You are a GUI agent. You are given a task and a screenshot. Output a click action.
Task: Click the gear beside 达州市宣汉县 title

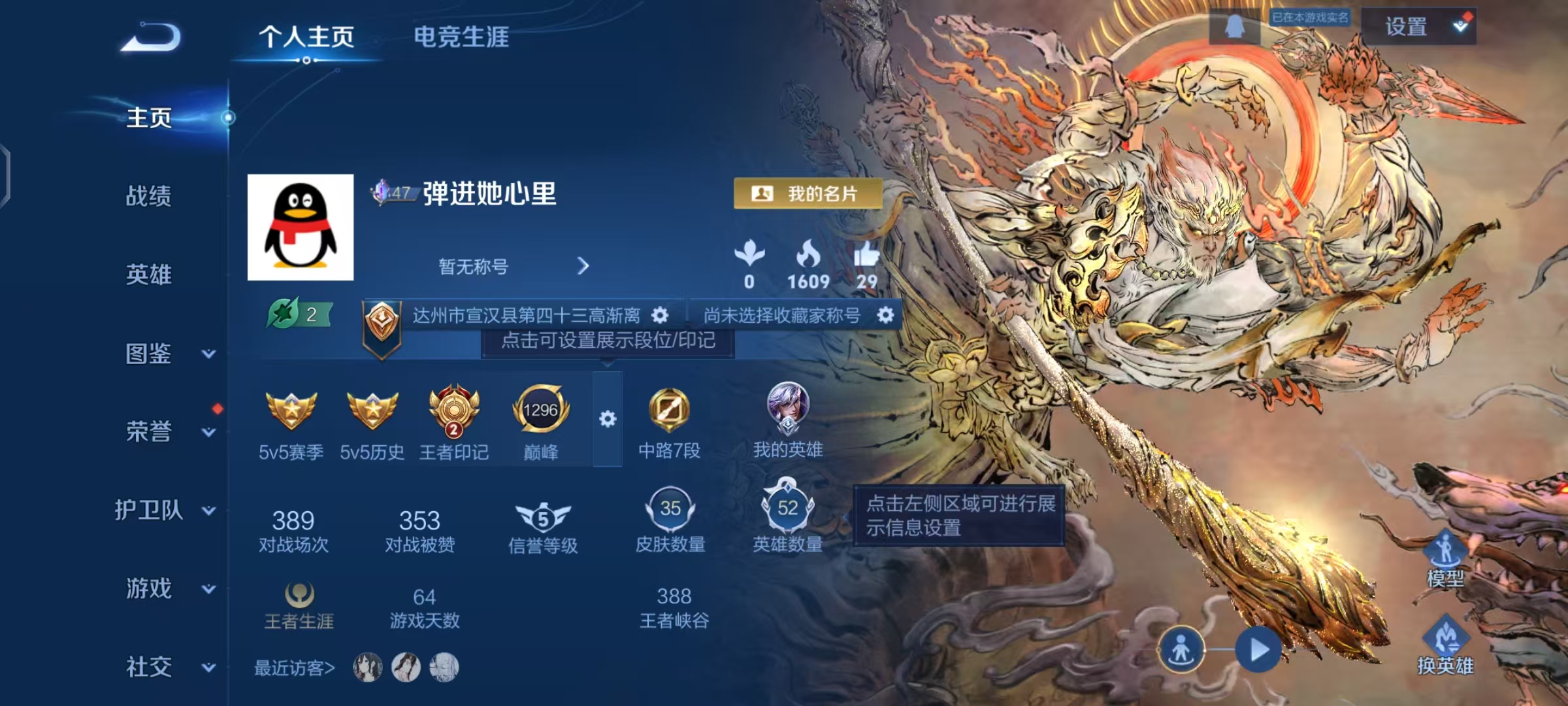pyautogui.click(x=660, y=314)
